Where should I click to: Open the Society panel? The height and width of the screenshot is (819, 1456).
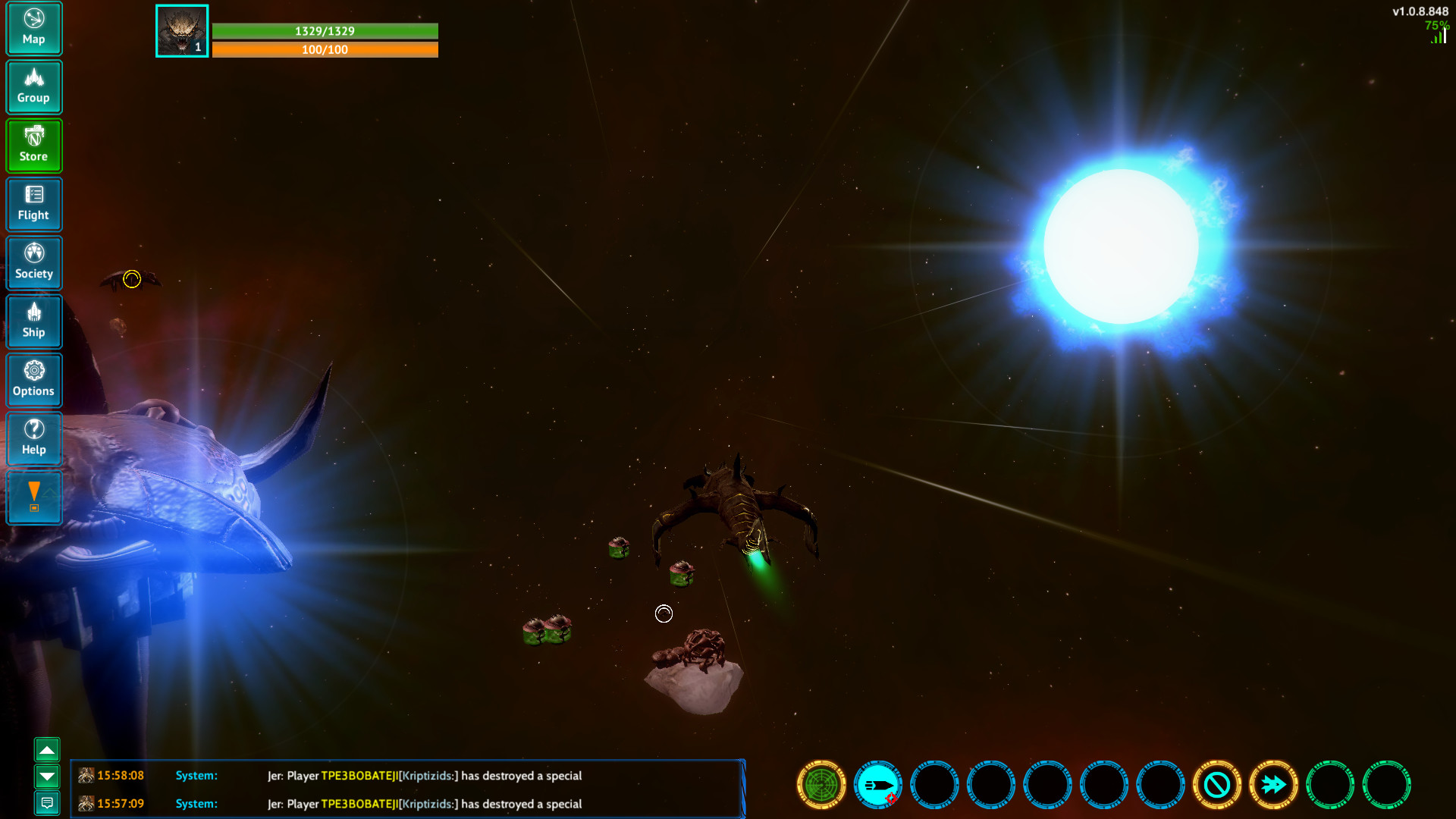34,262
